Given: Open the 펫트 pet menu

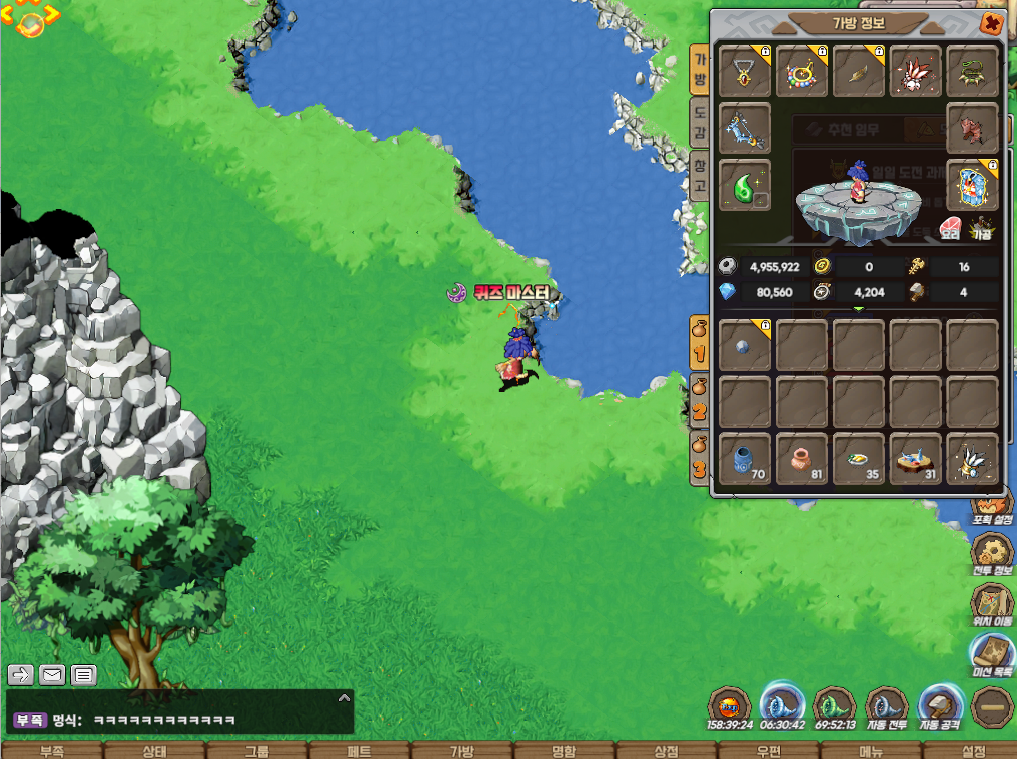Looking at the screenshot, I should pyautogui.click(x=359, y=751).
